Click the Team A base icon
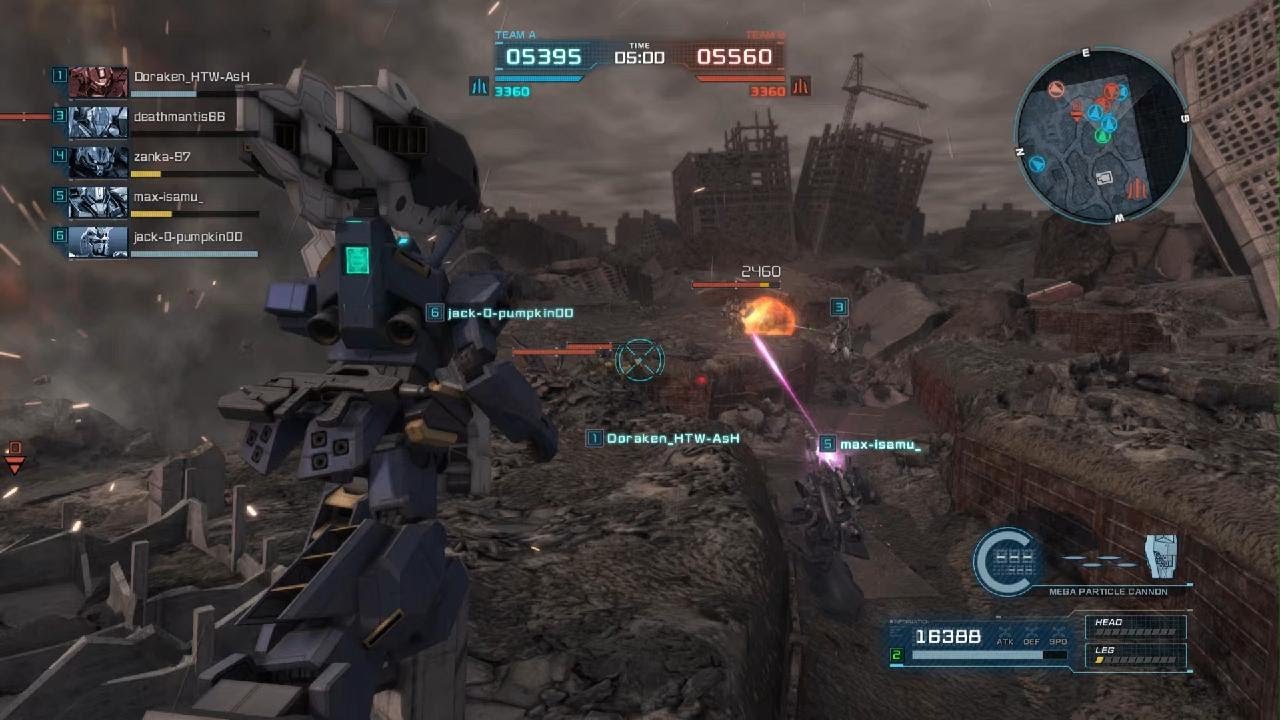This screenshot has height=720, width=1280. [x=479, y=87]
